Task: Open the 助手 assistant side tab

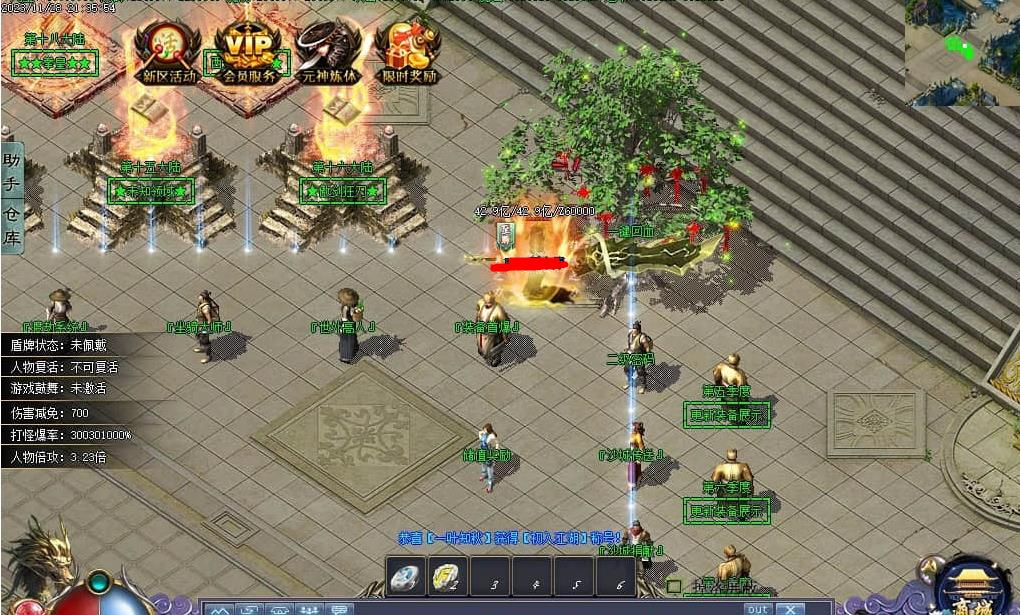Action: point(12,172)
